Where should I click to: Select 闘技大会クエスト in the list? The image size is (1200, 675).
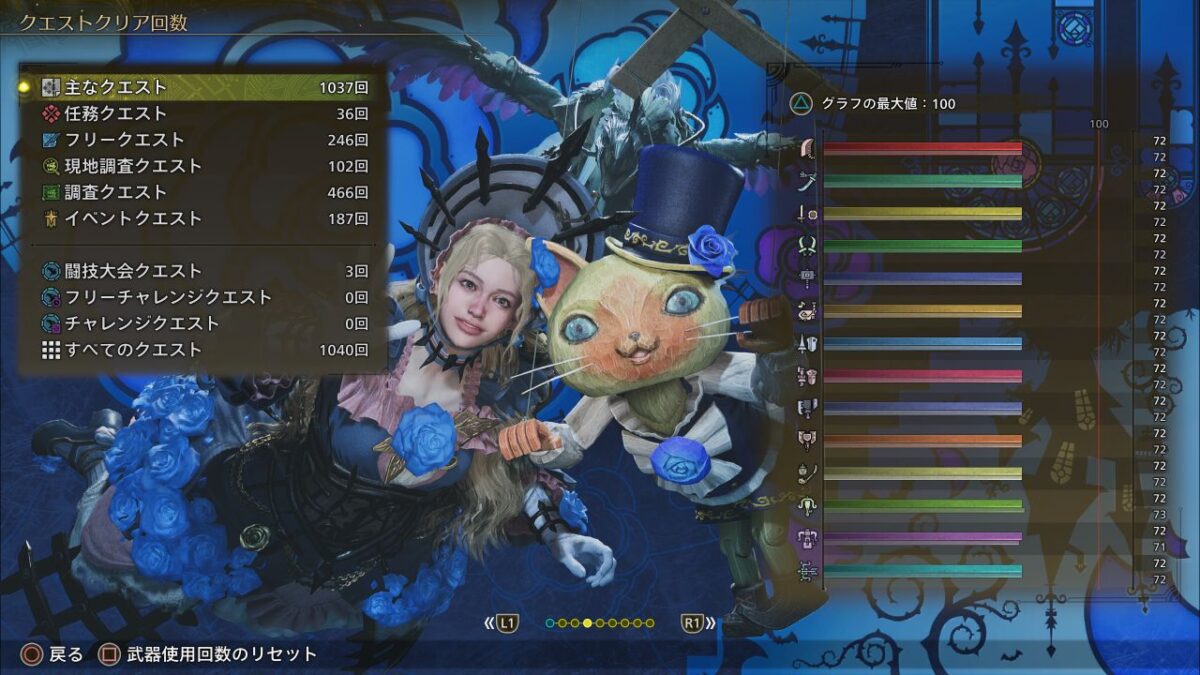pyautogui.click(x=200, y=271)
